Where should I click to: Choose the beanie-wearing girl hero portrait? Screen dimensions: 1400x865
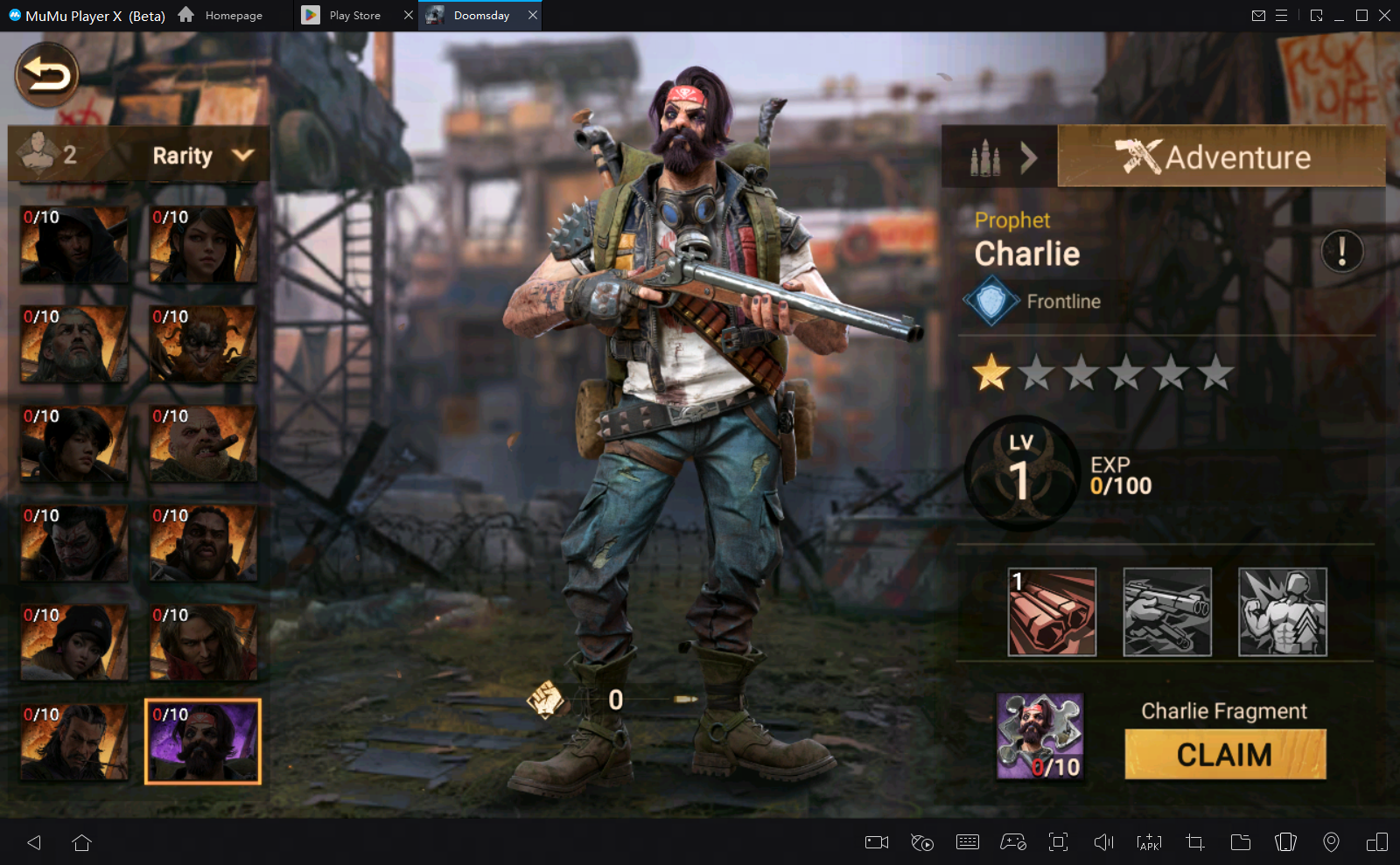pos(74,643)
